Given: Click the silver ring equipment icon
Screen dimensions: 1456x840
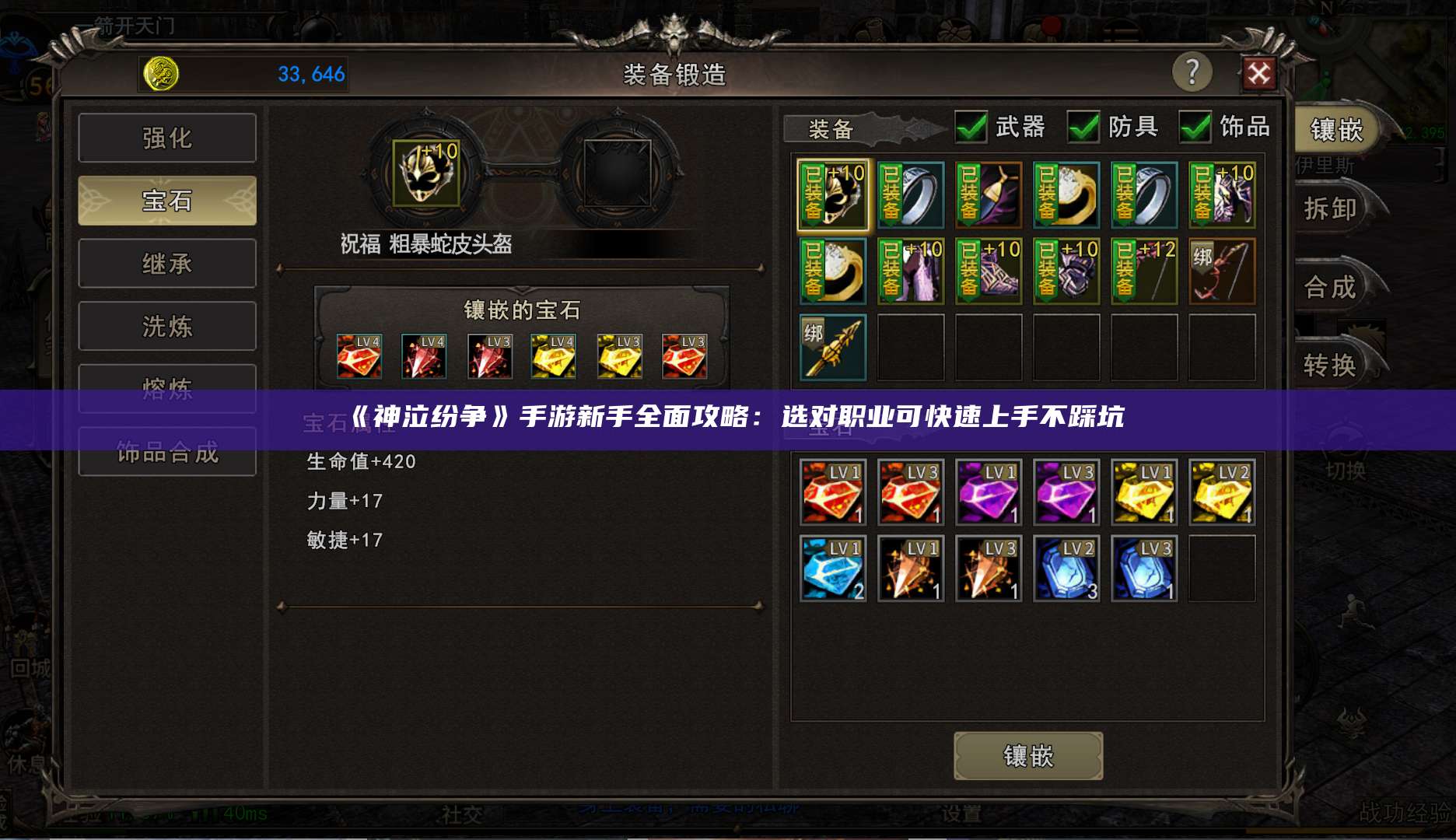Looking at the screenshot, I should point(910,194).
